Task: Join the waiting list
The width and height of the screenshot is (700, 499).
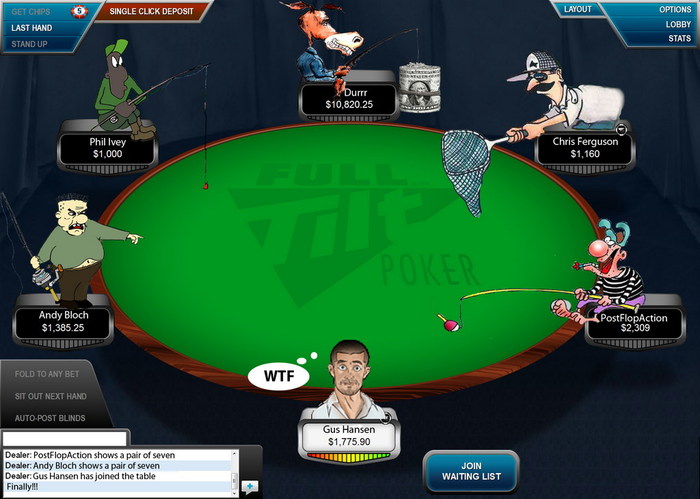Action: point(469,471)
